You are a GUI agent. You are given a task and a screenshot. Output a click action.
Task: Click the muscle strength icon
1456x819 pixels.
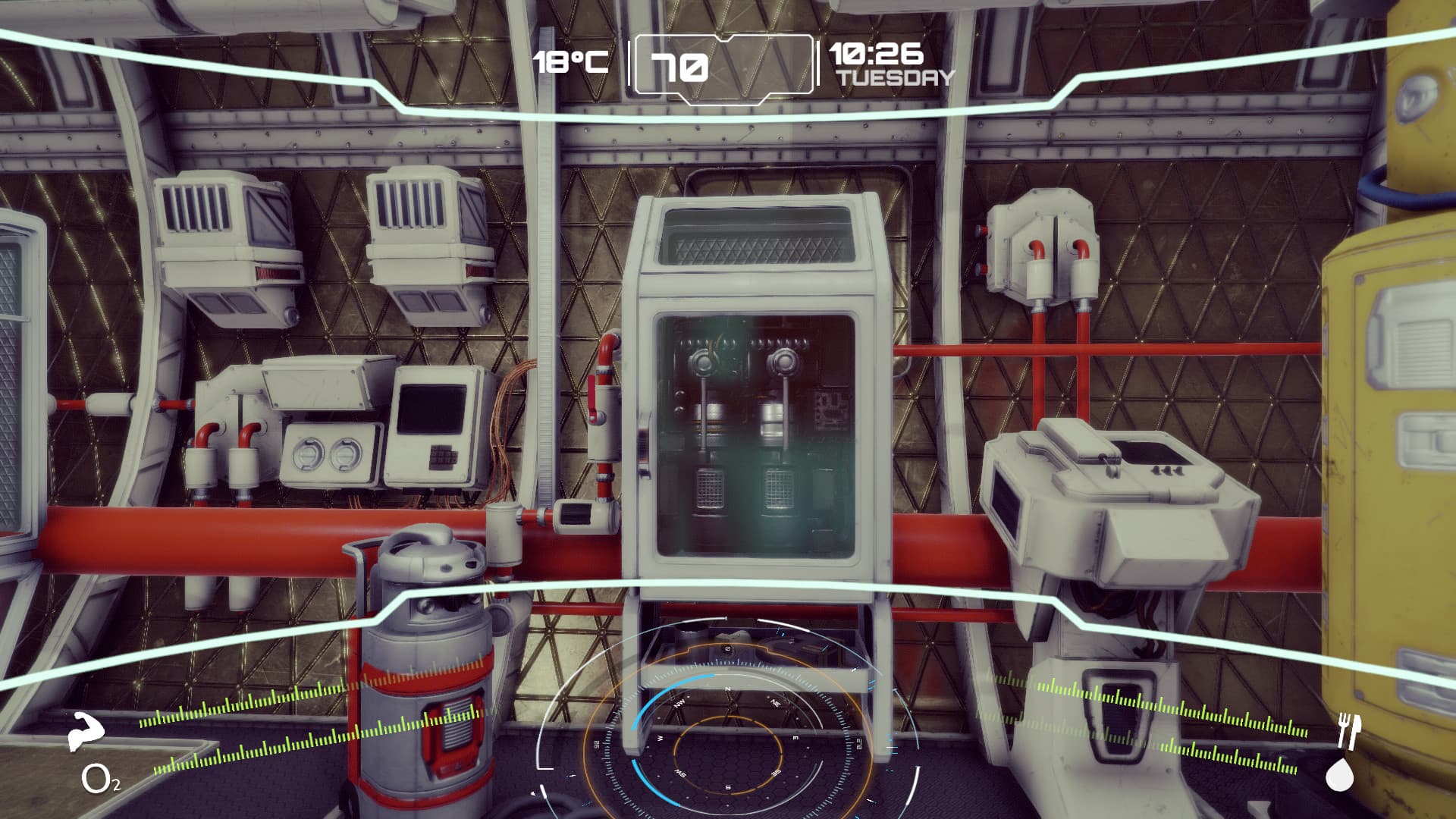[x=86, y=732]
